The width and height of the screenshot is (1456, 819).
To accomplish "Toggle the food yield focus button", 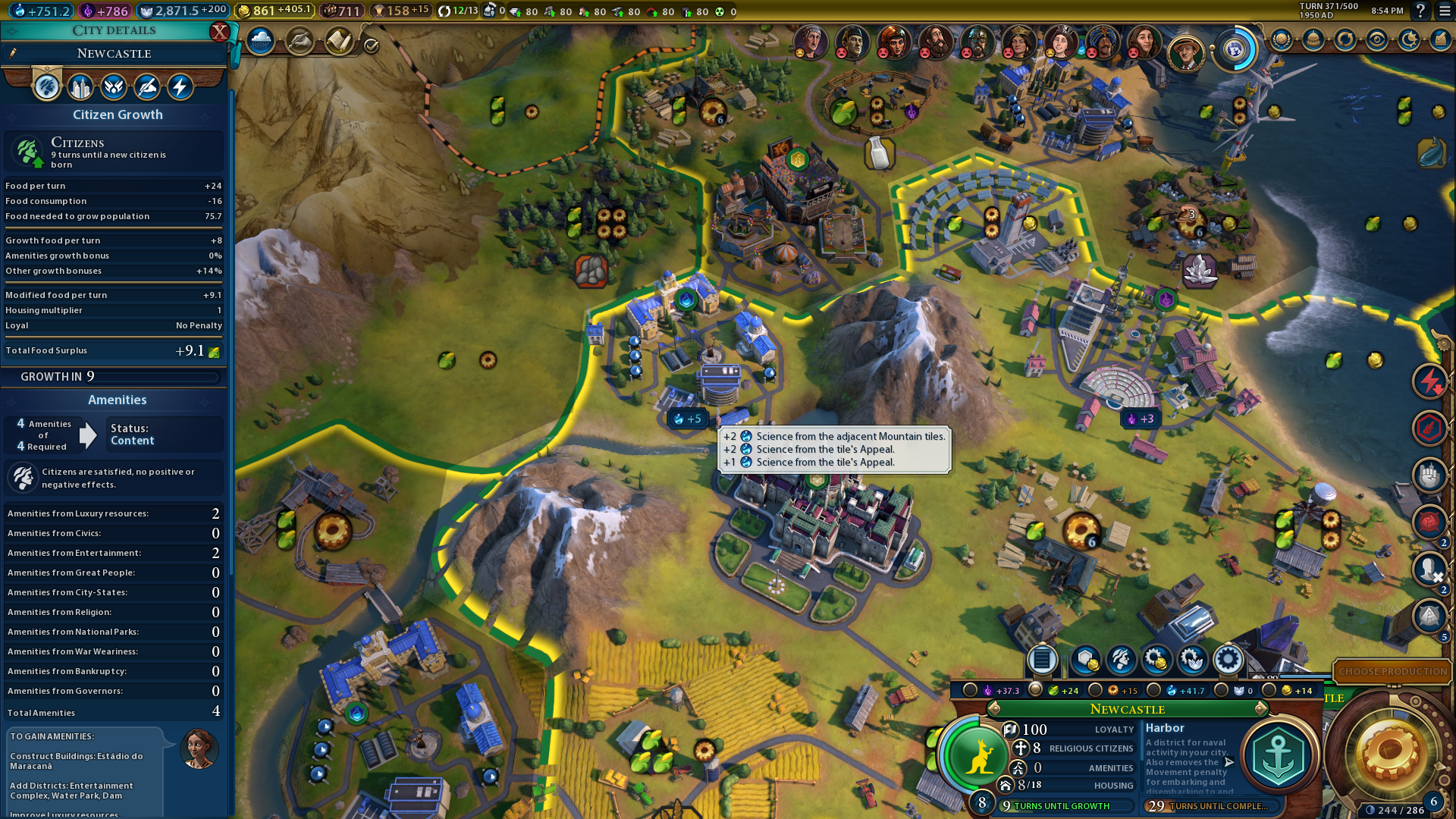I will (1036, 690).
